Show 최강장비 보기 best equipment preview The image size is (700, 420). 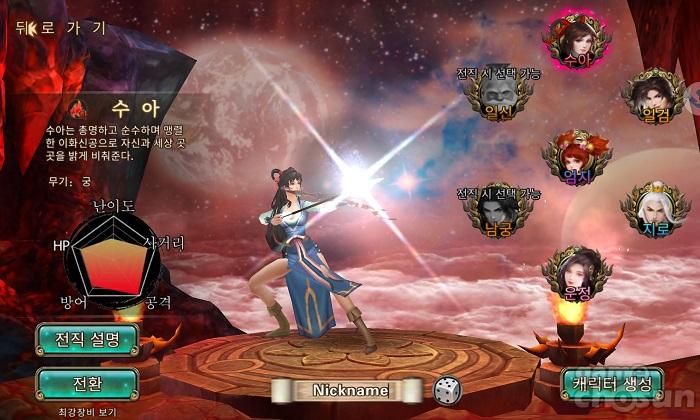point(86,411)
